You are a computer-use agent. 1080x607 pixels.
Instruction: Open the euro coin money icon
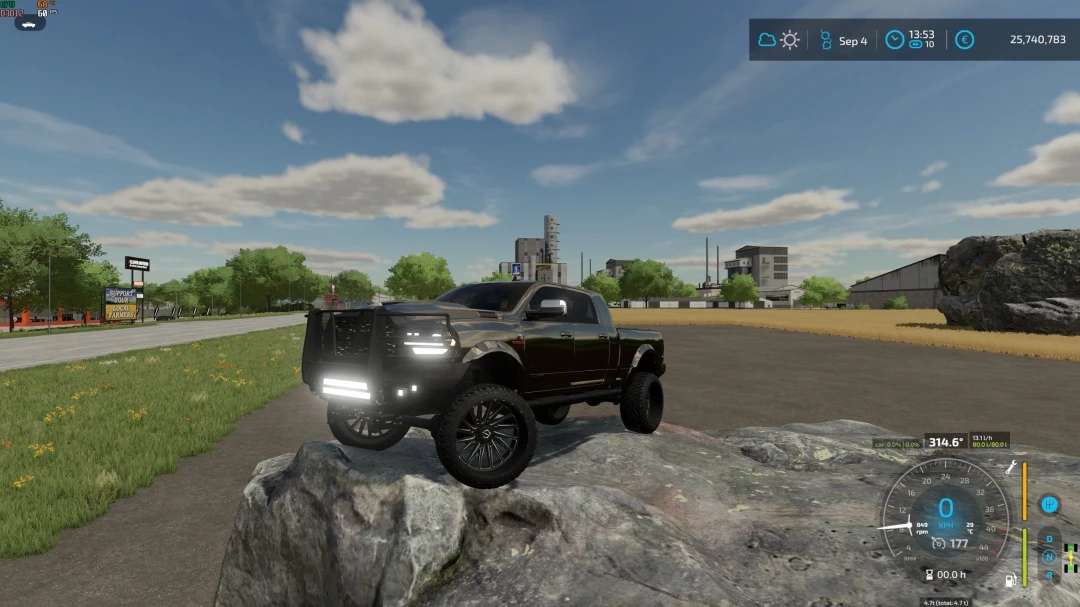964,40
